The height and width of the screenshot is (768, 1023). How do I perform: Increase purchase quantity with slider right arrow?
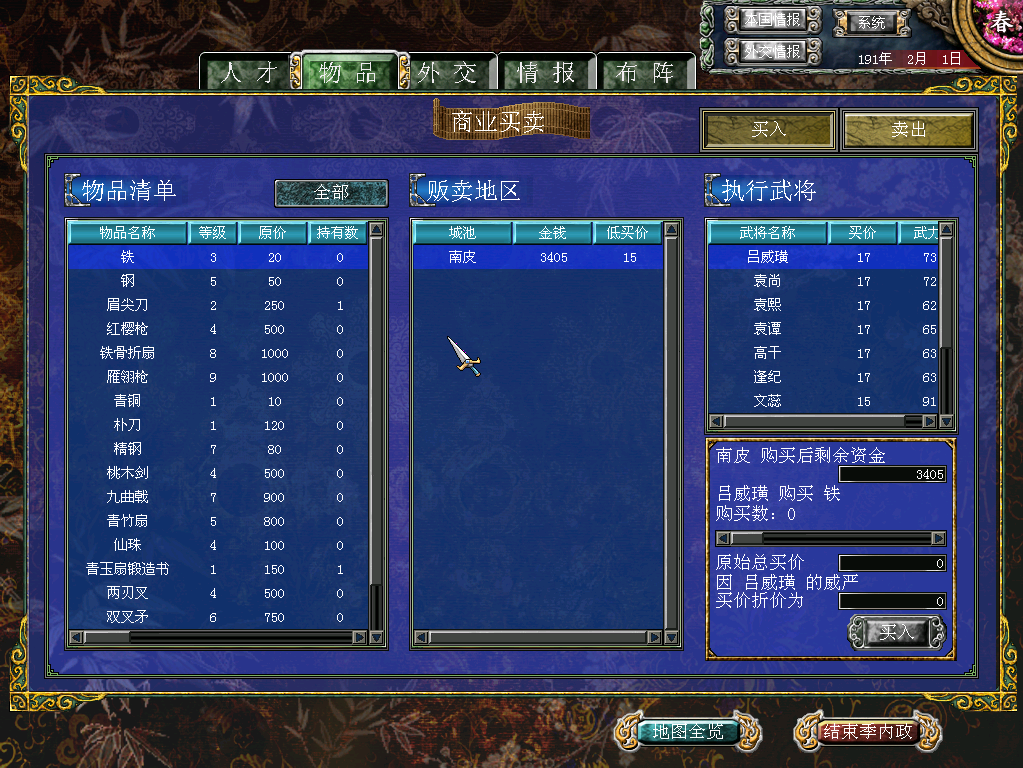pyautogui.click(x=938, y=538)
